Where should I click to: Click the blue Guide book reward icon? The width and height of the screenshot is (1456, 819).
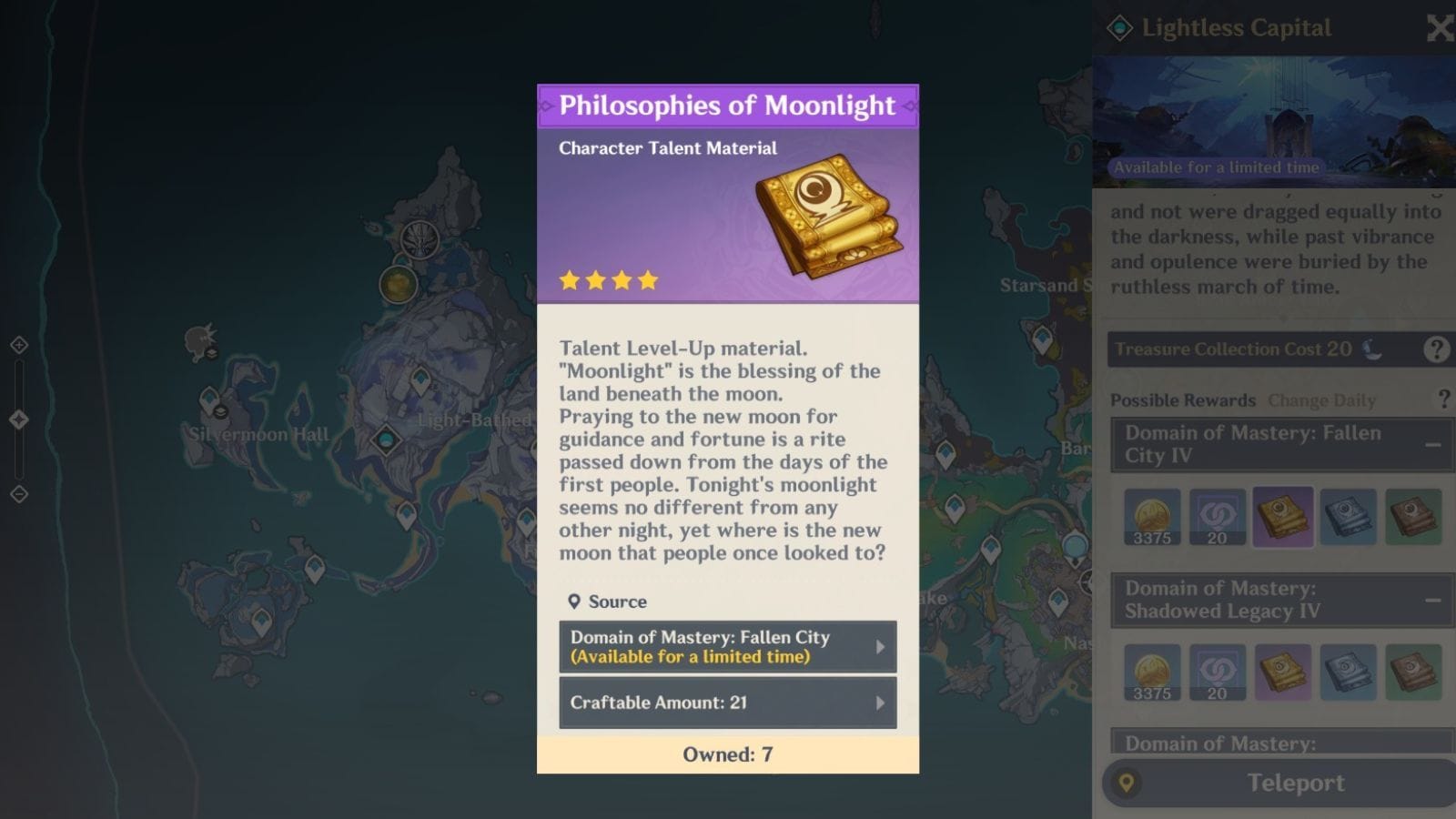click(x=1349, y=517)
